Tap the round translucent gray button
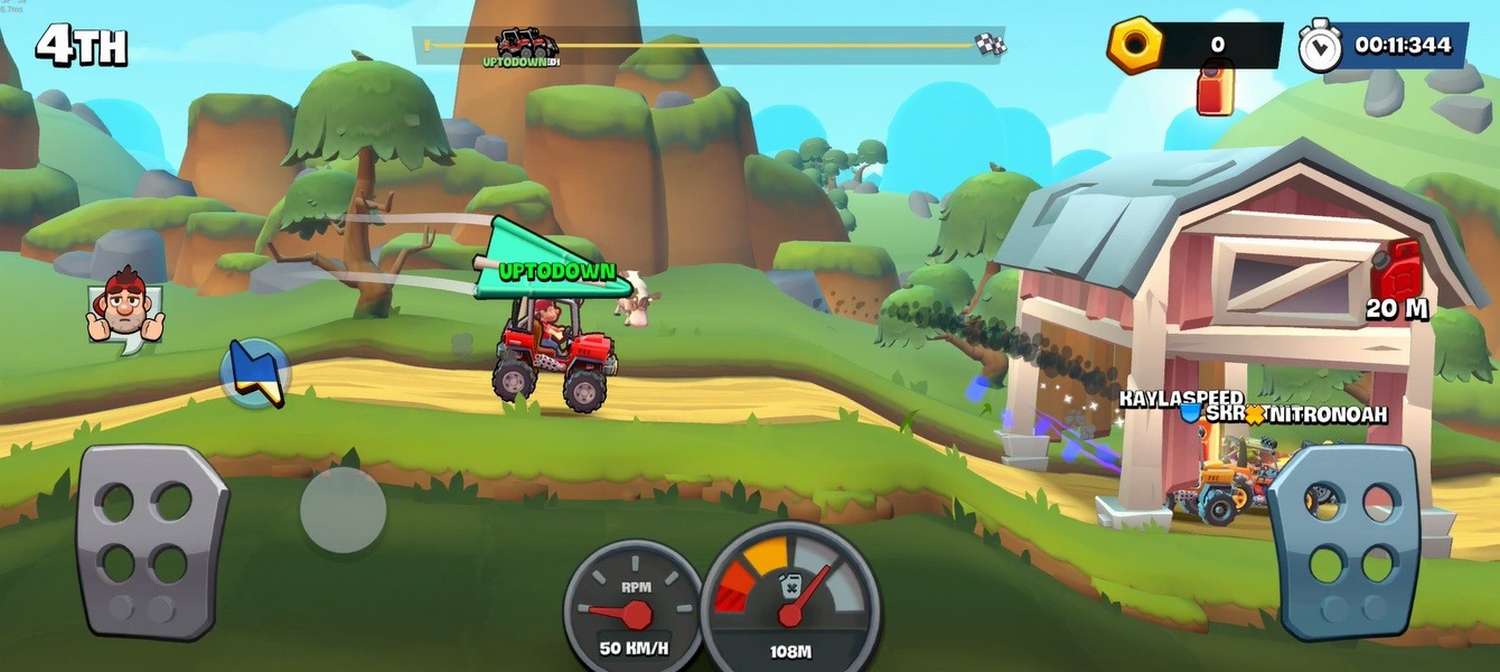 click(343, 509)
